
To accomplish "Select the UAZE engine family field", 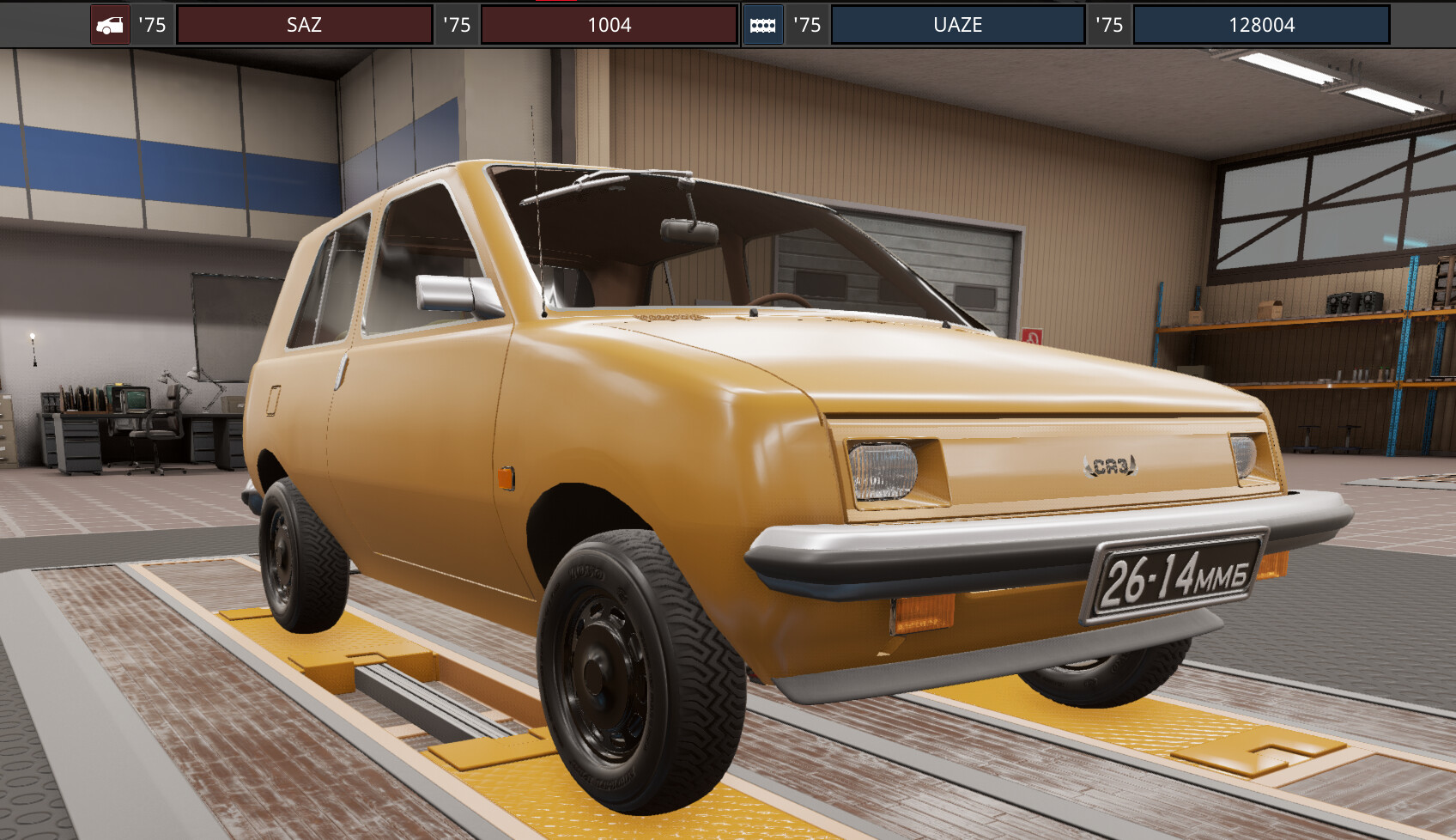I will pos(957,25).
